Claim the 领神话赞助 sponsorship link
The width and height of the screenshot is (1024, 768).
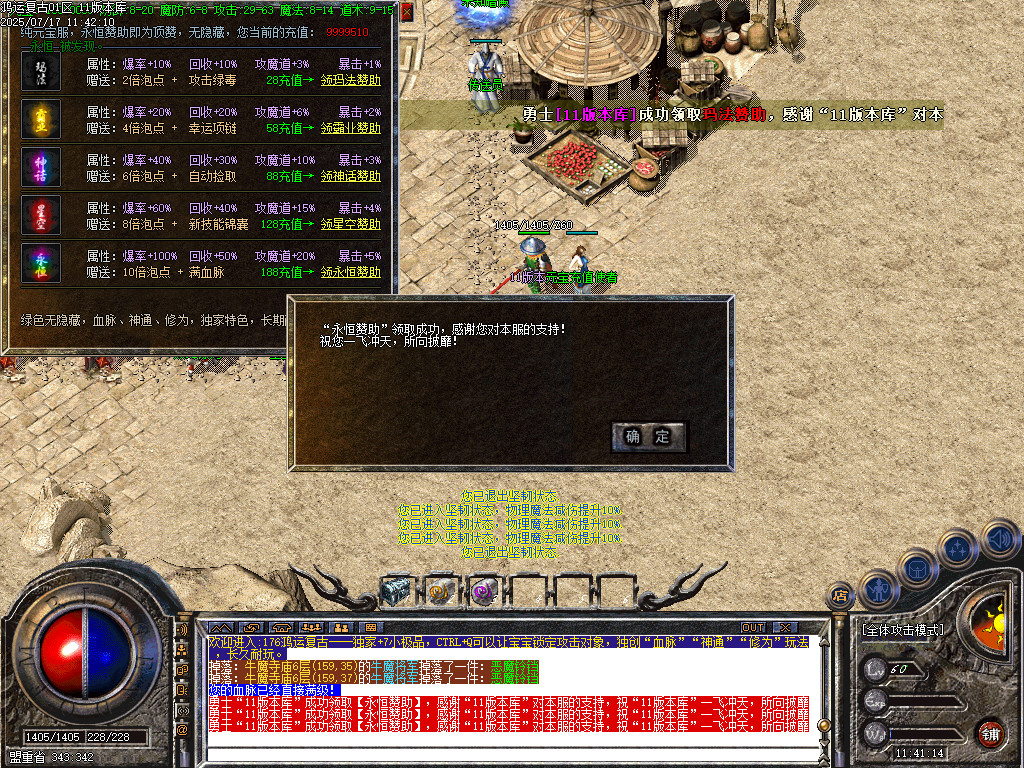[x=350, y=176]
